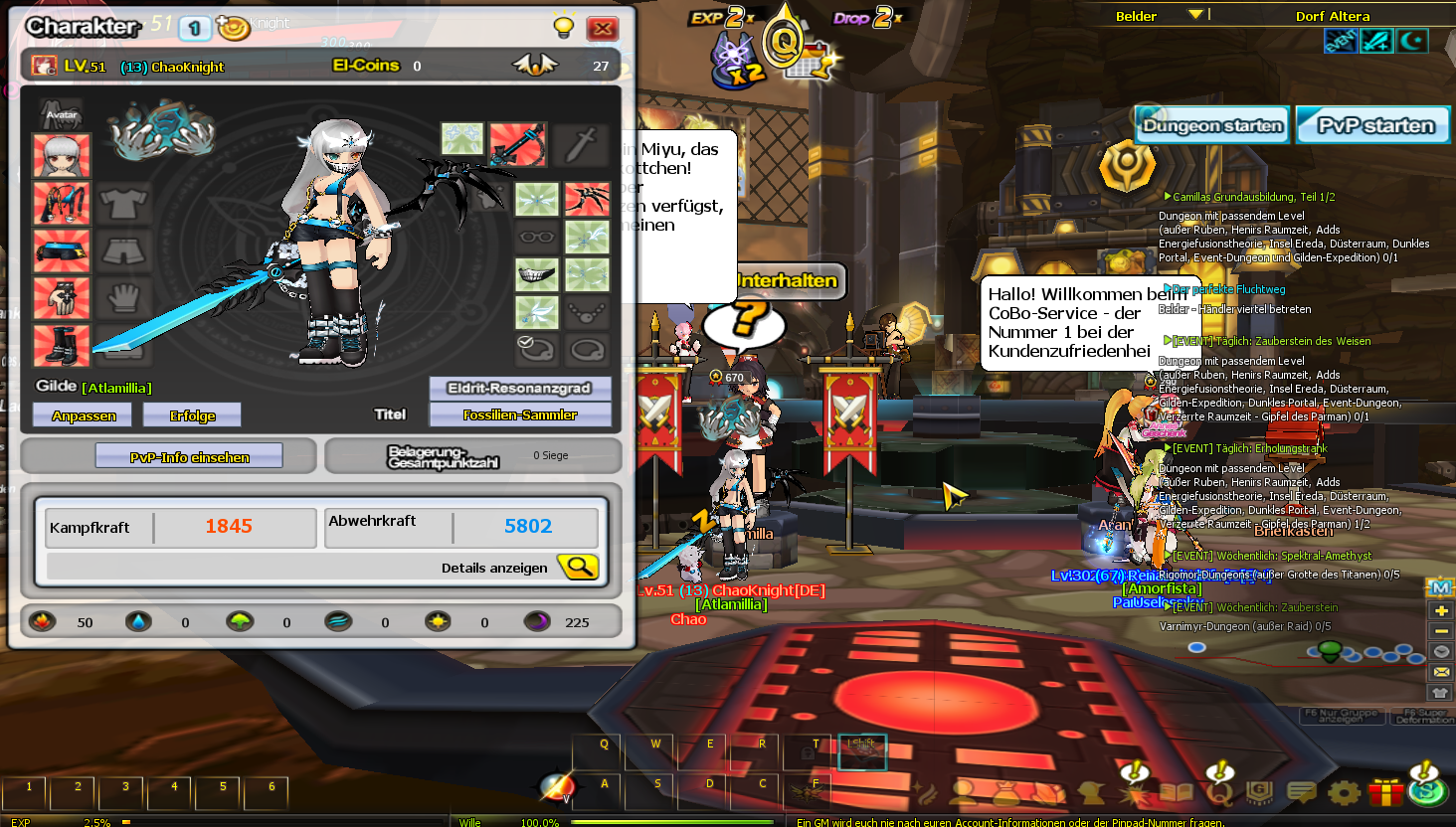Click the PvP starten button
The width and height of the screenshot is (1456, 827).
(1374, 125)
